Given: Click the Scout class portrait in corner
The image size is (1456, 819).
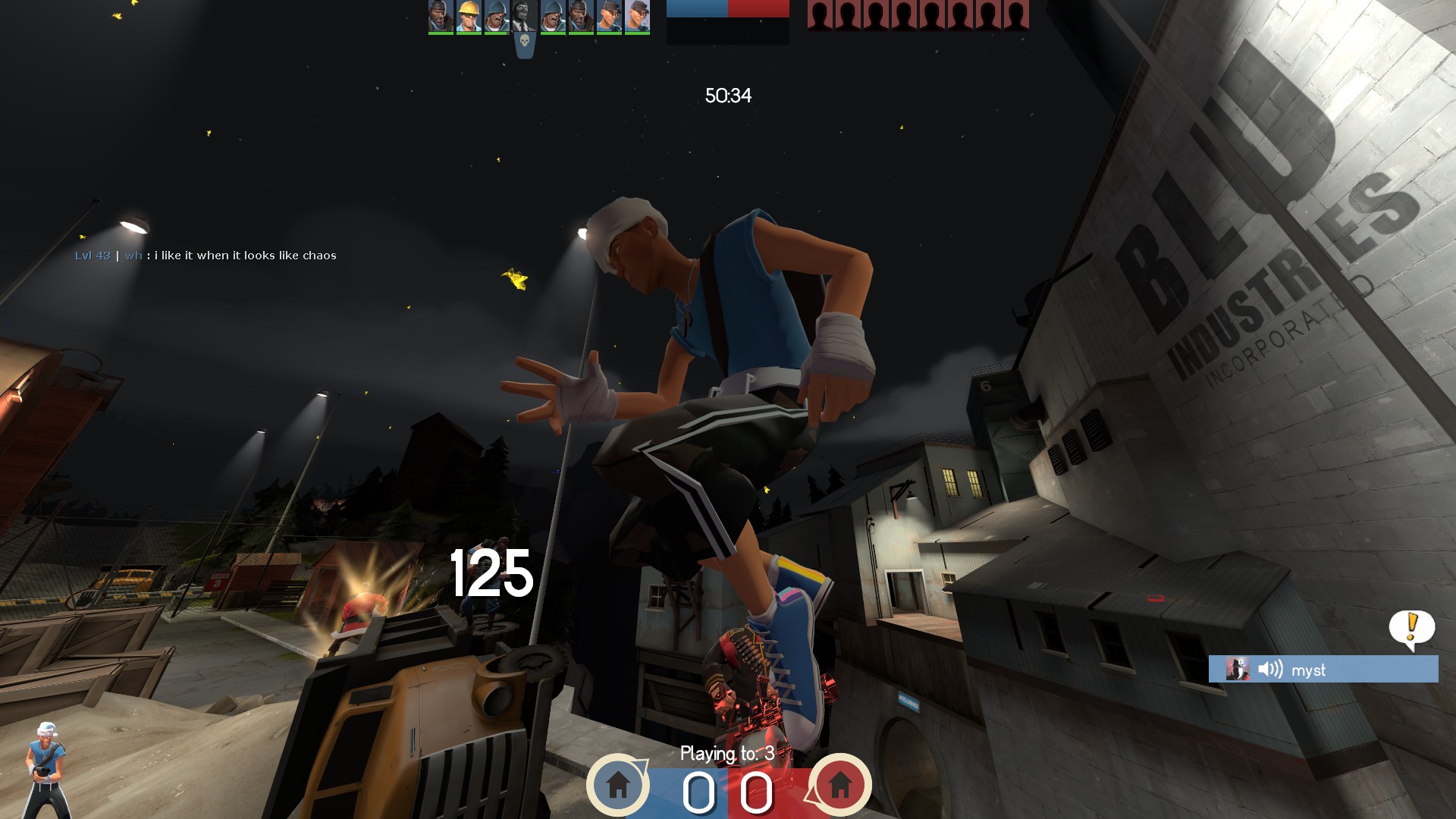Looking at the screenshot, I should (47, 768).
